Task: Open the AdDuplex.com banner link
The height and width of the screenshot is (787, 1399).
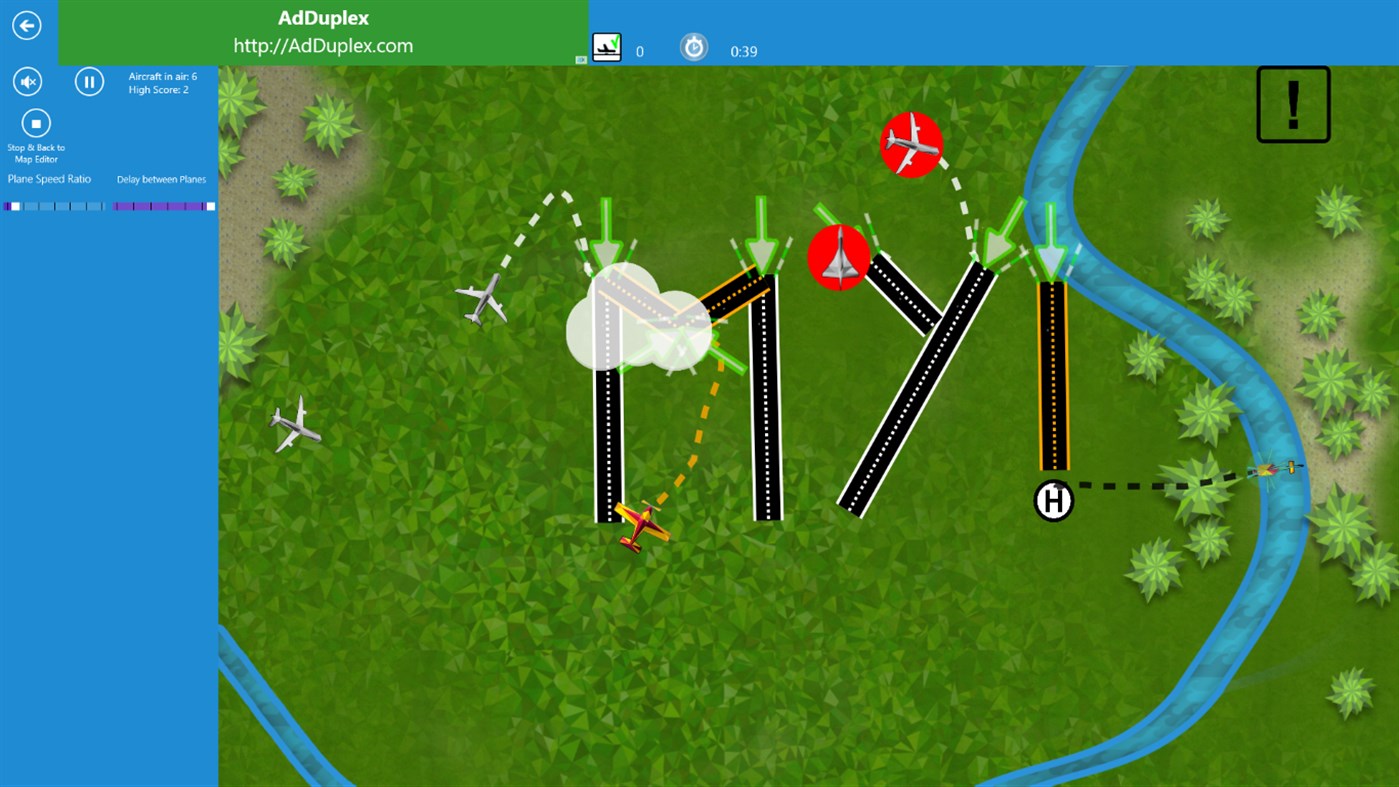Action: (323, 44)
